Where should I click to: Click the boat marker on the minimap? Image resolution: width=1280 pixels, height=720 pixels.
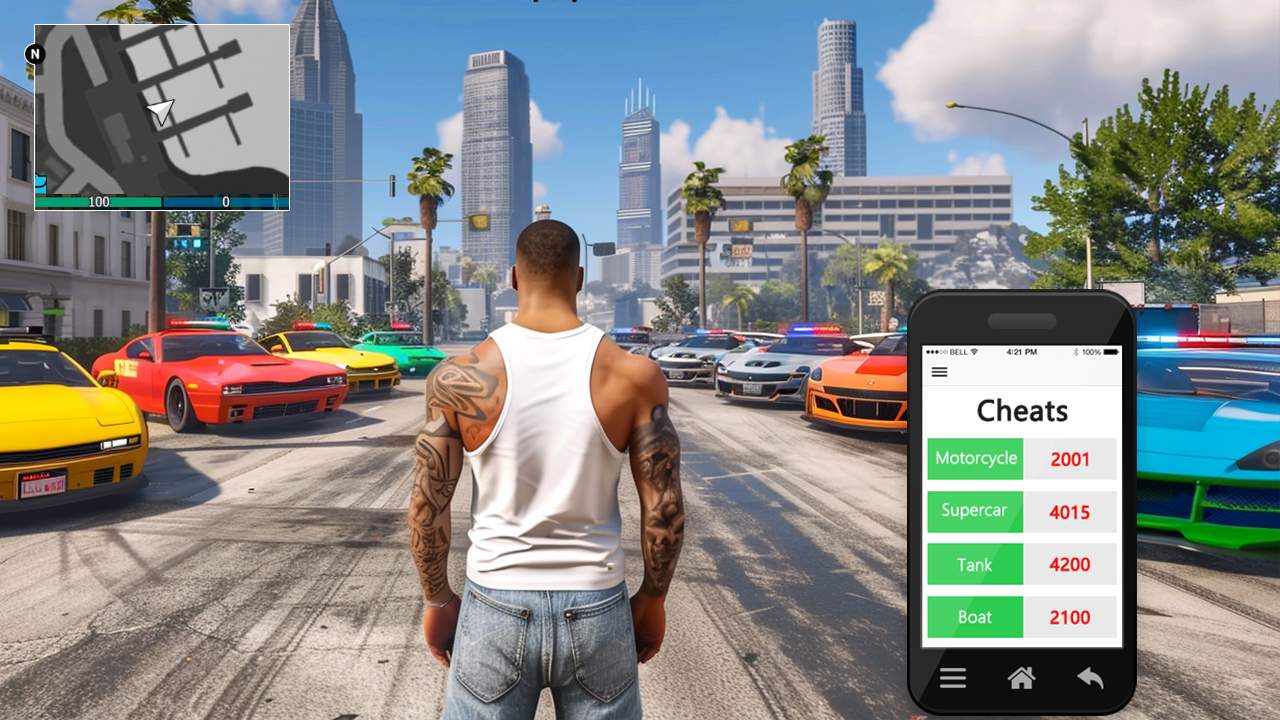tap(40, 183)
